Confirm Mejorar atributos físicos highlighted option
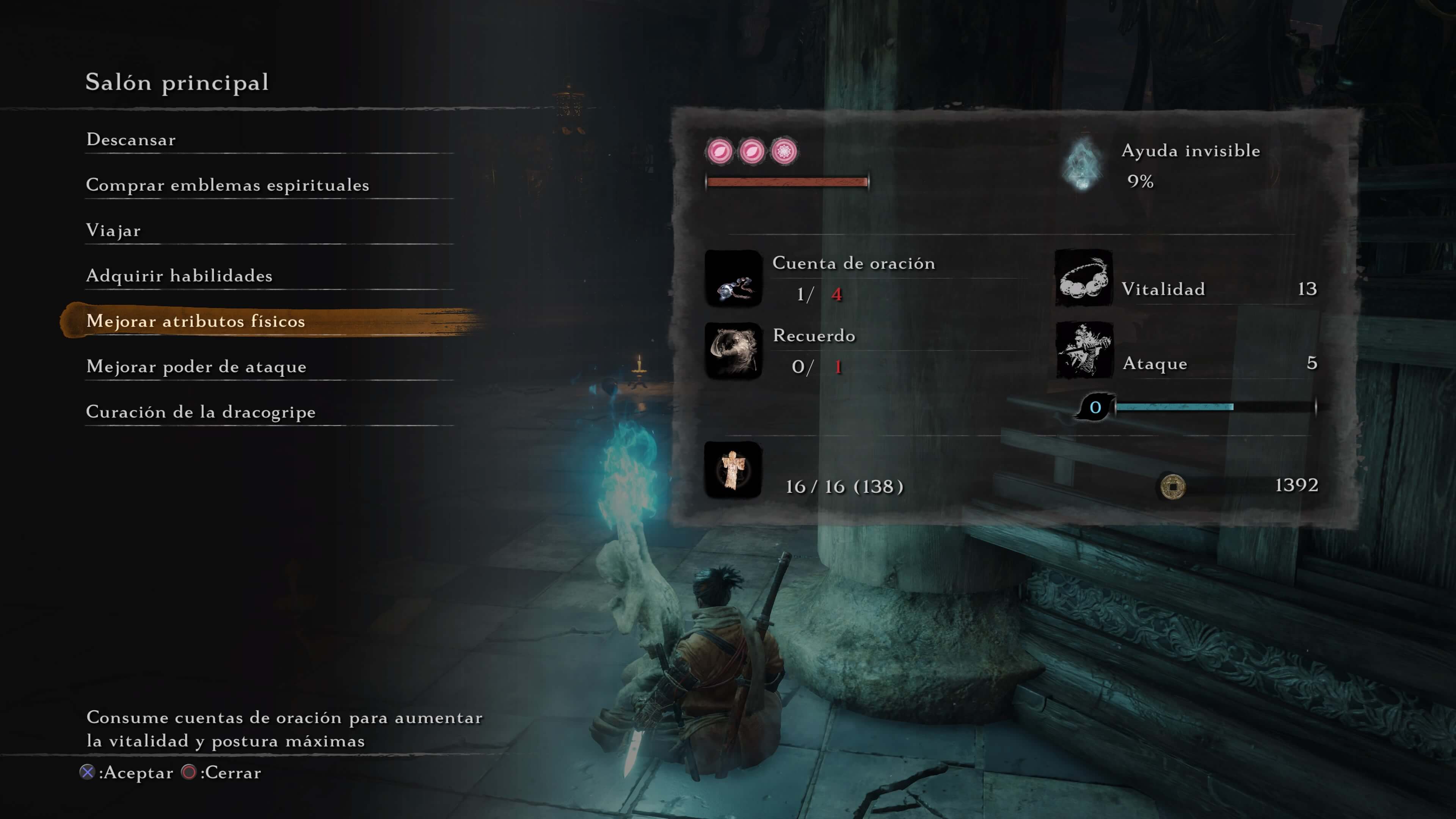This screenshot has height=819, width=1456. click(196, 321)
